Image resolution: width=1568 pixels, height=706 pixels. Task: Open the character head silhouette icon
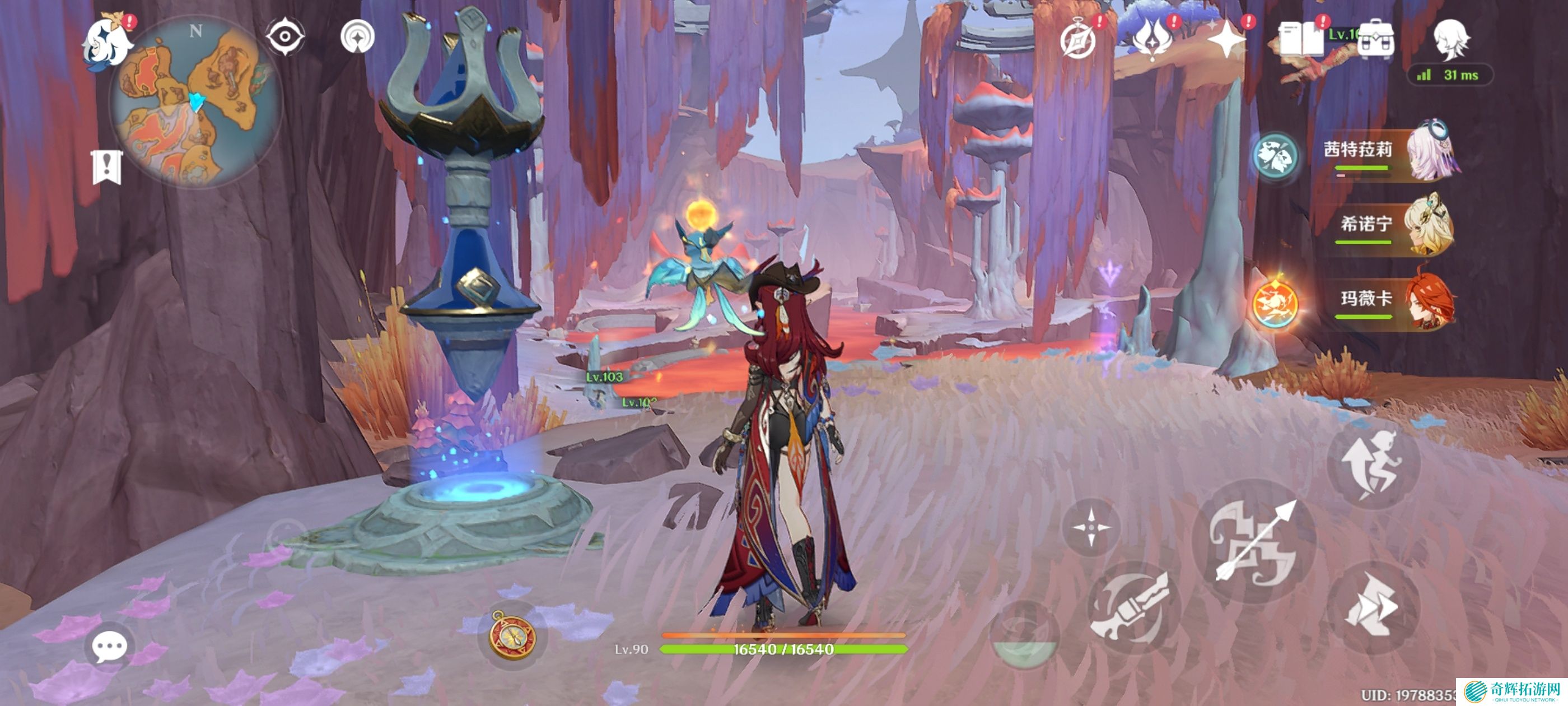pos(1450,39)
